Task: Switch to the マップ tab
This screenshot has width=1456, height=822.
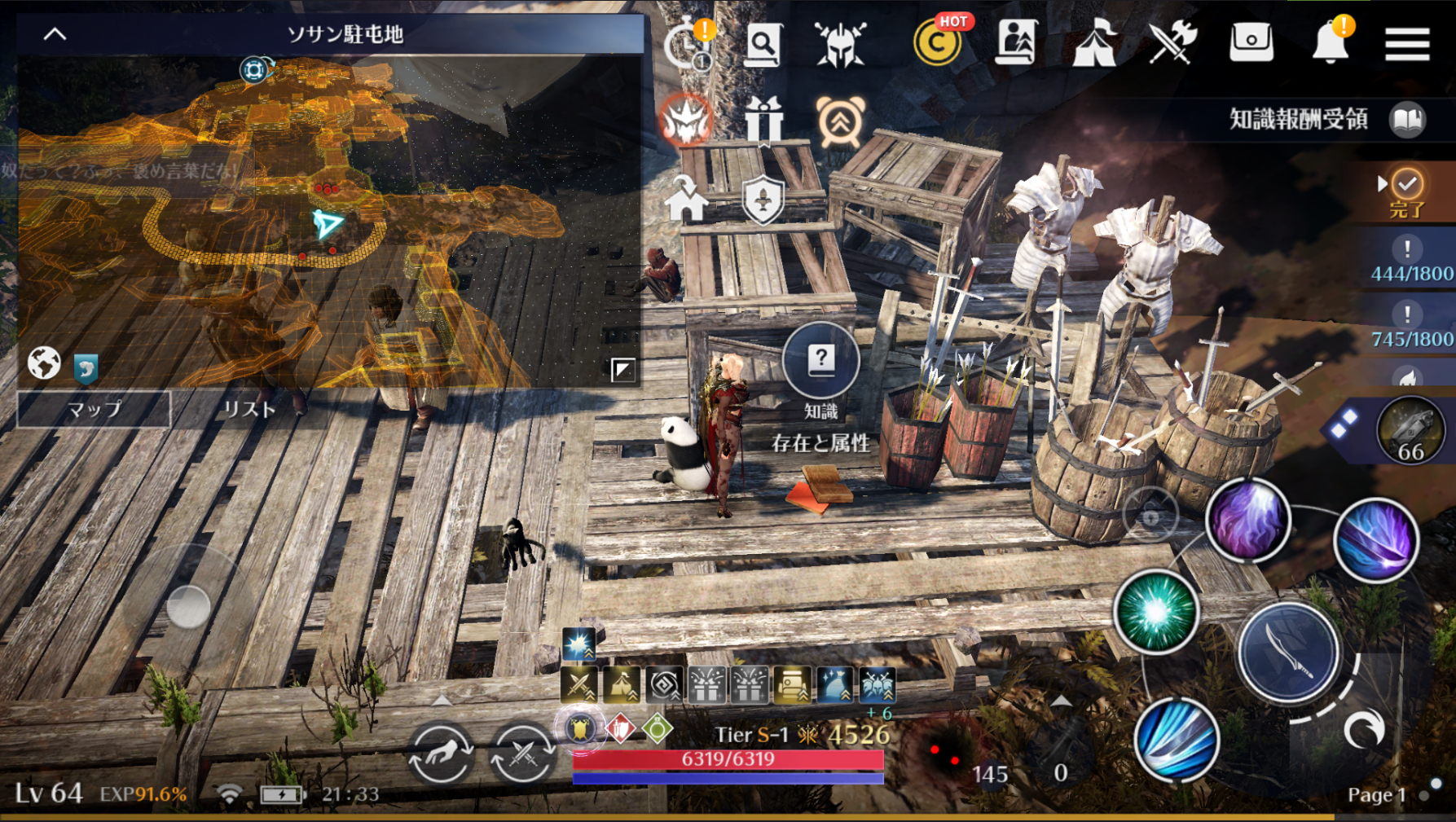Action: pos(95,409)
